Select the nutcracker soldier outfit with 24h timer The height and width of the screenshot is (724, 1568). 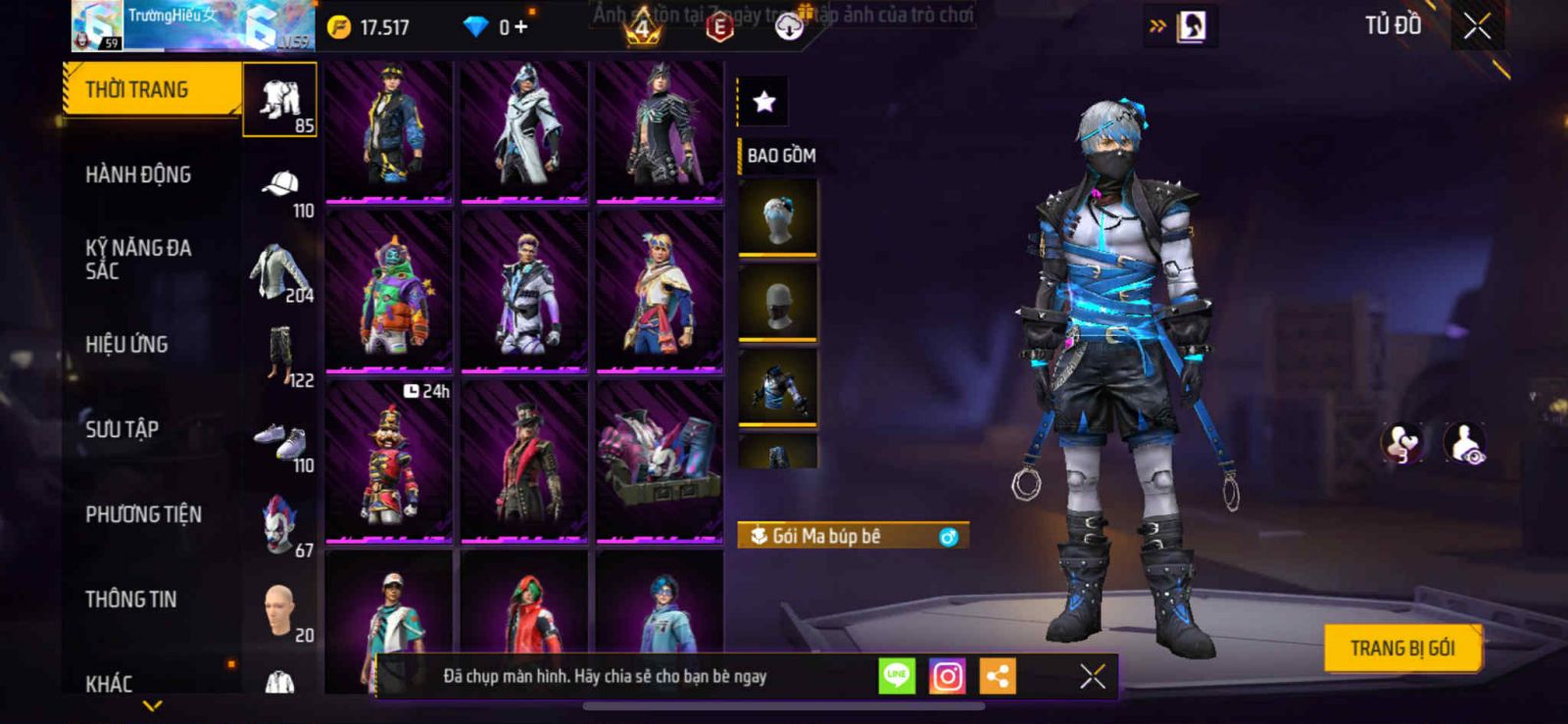pos(389,460)
